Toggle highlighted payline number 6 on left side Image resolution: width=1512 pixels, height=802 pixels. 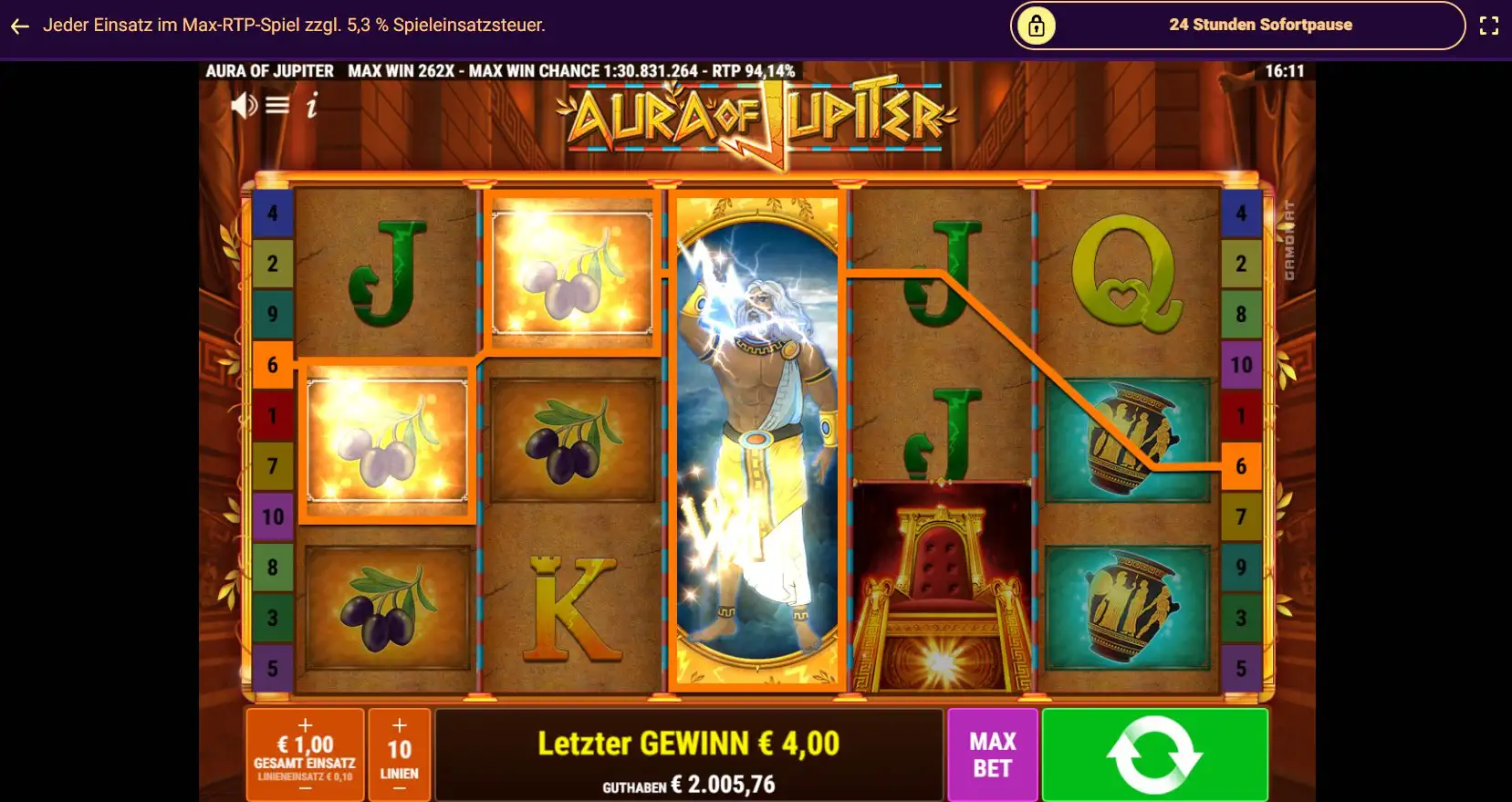click(273, 365)
